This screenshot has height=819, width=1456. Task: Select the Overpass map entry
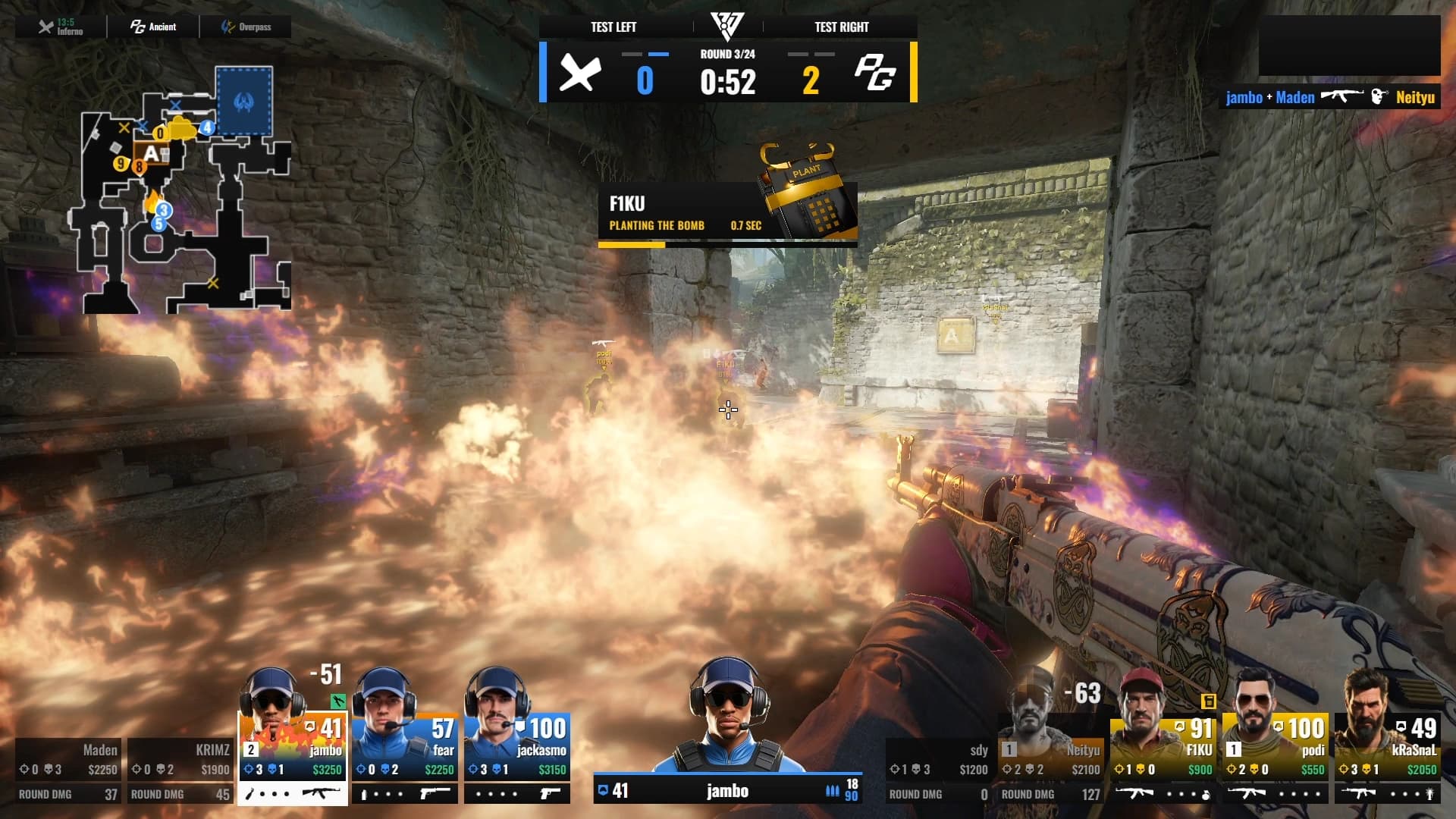tap(246, 27)
